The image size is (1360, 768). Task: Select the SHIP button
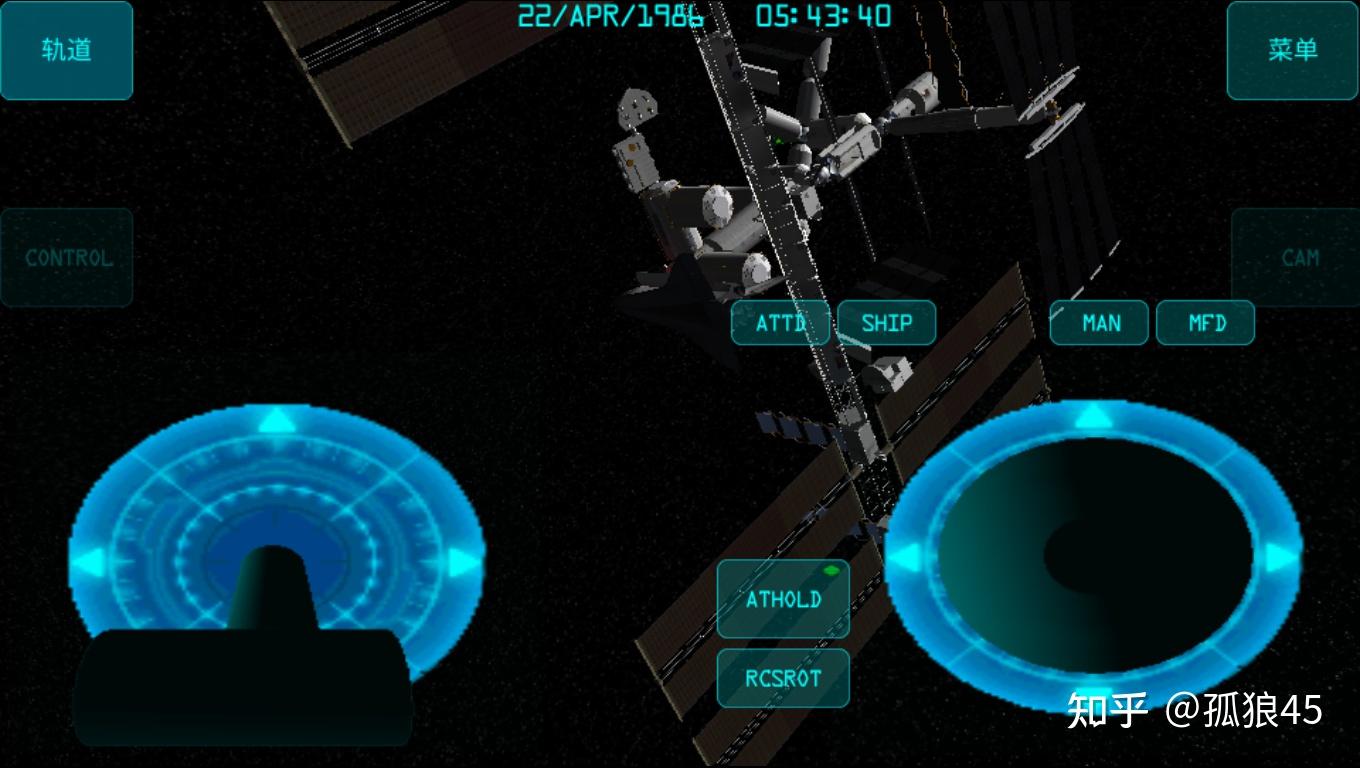(x=887, y=323)
